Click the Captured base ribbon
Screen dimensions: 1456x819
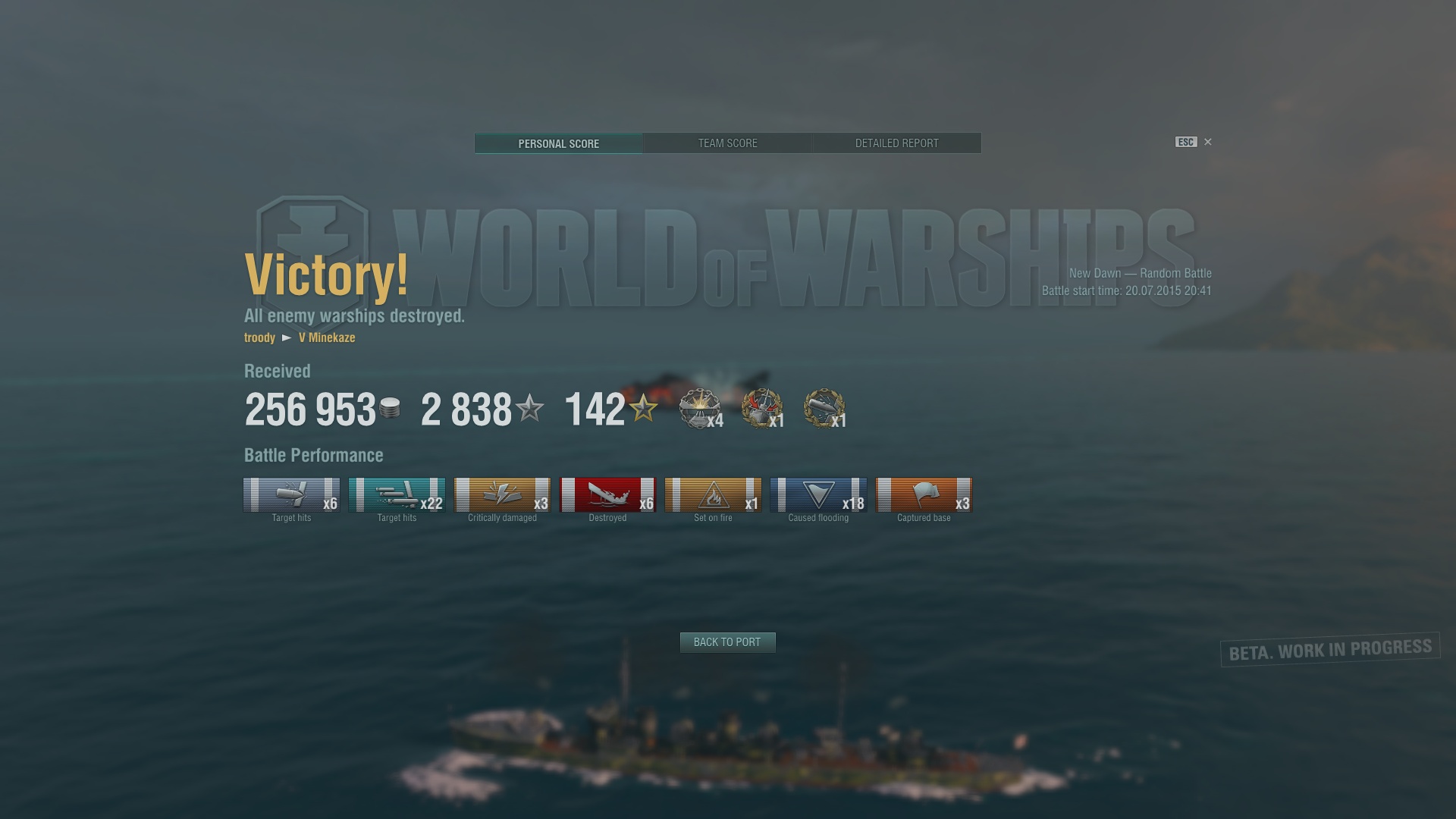click(x=924, y=495)
